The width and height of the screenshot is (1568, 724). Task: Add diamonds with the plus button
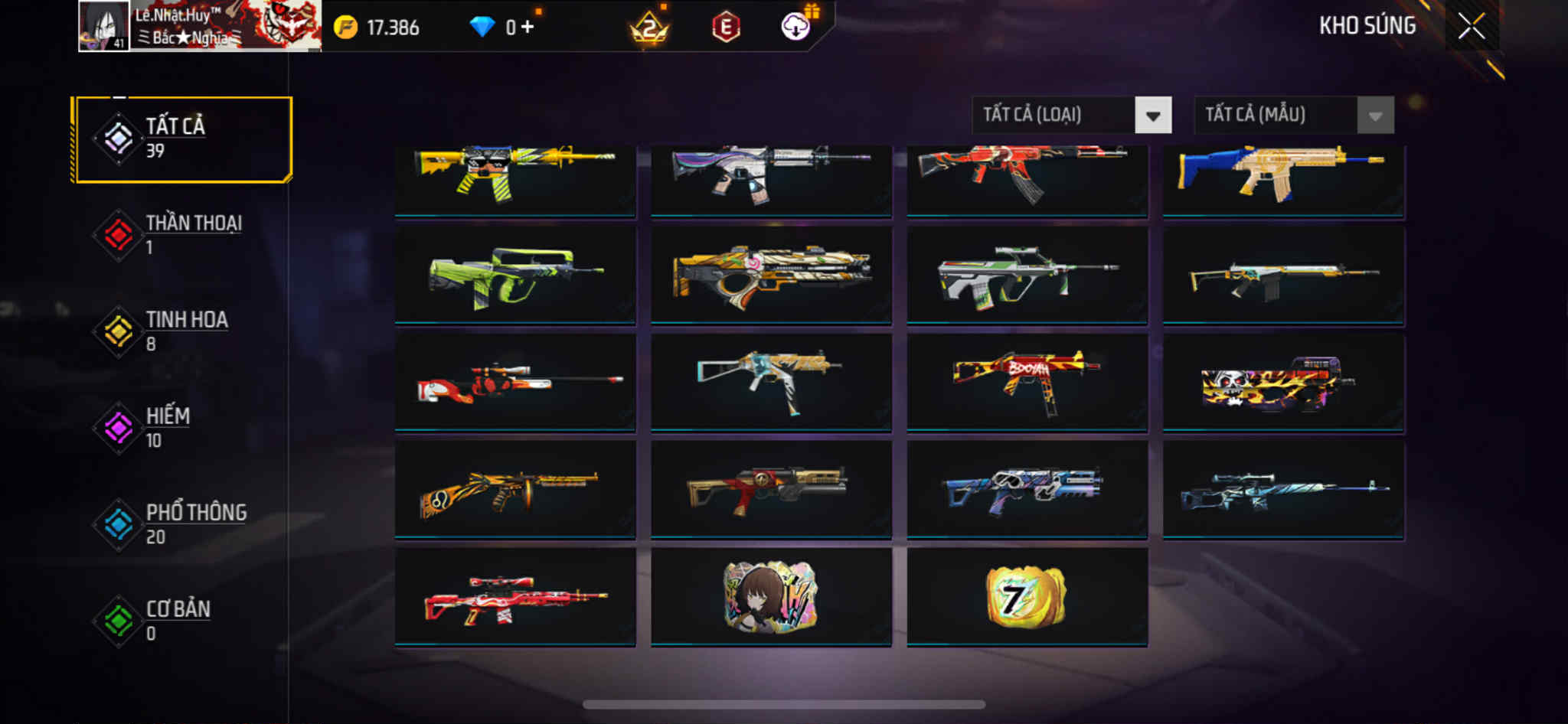(x=528, y=28)
